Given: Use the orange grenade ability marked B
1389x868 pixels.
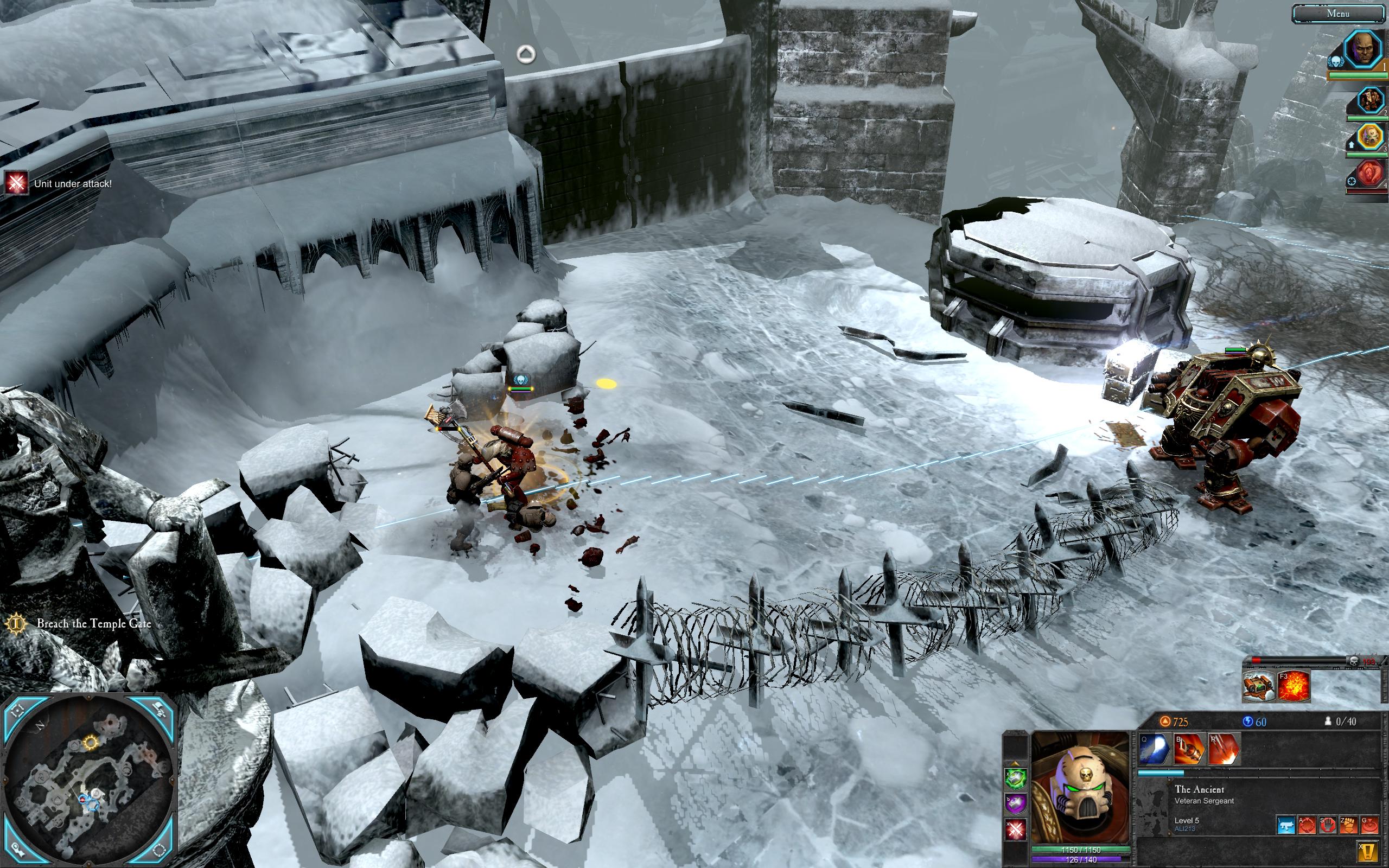Looking at the screenshot, I should pyautogui.click(x=1189, y=749).
